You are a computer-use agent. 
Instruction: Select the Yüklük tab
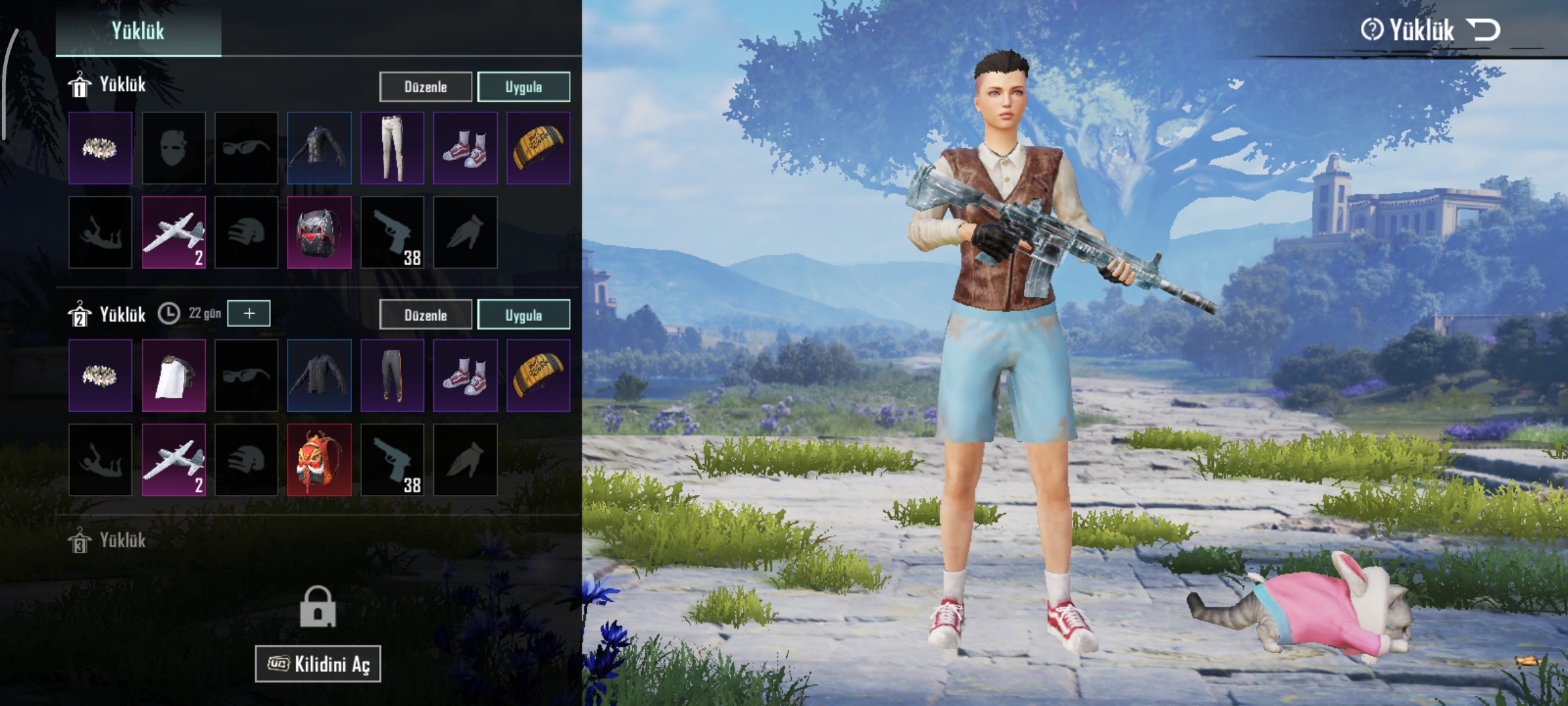tap(138, 30)
